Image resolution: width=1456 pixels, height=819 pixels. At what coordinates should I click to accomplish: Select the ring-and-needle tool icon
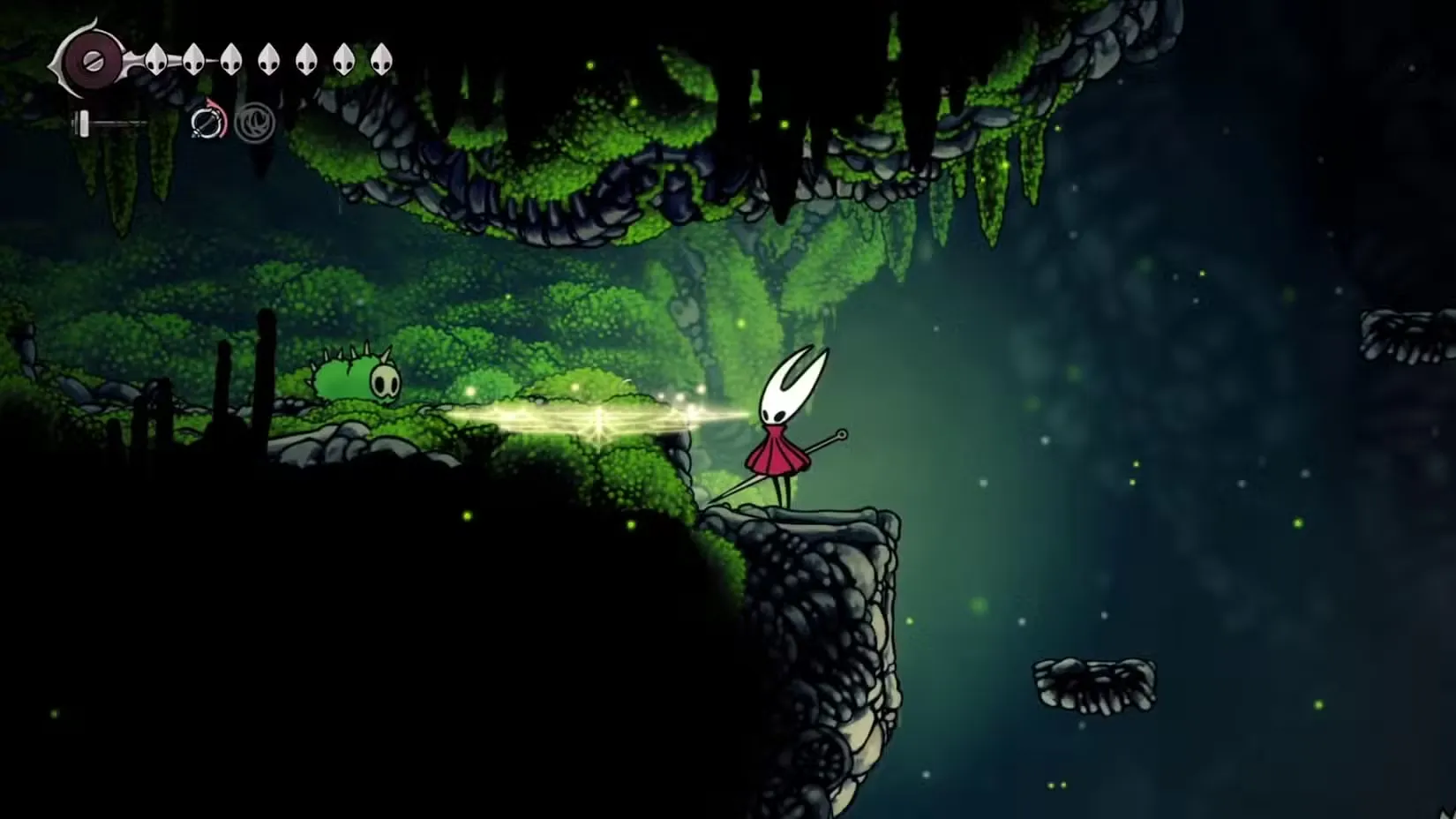(x=208, y=122)
